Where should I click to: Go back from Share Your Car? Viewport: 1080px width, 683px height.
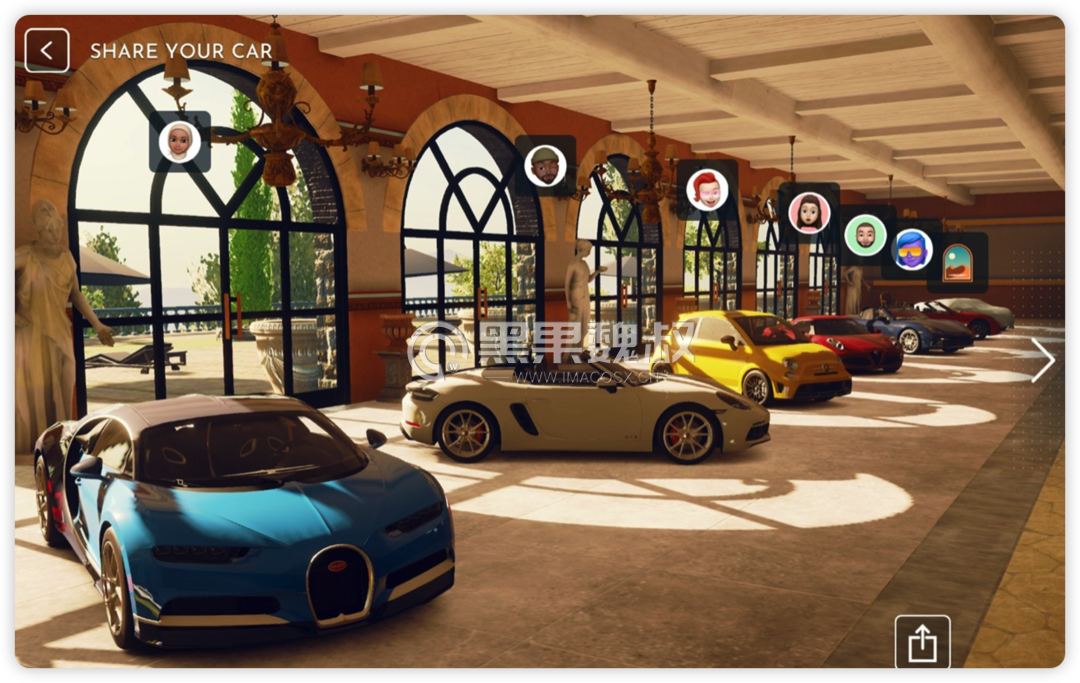[x=47, y=50]
